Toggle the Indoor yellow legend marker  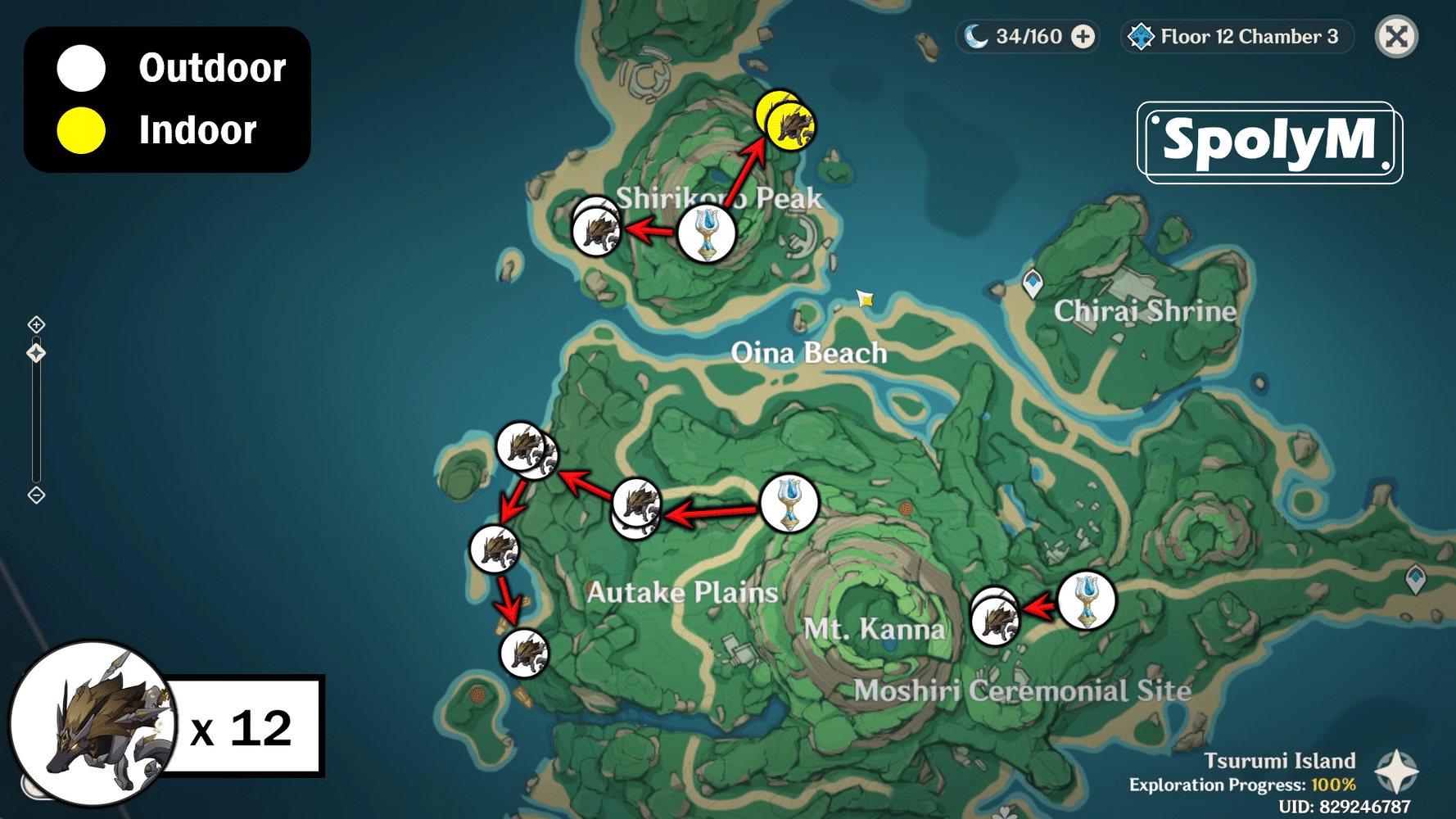[x=79, y=129]
